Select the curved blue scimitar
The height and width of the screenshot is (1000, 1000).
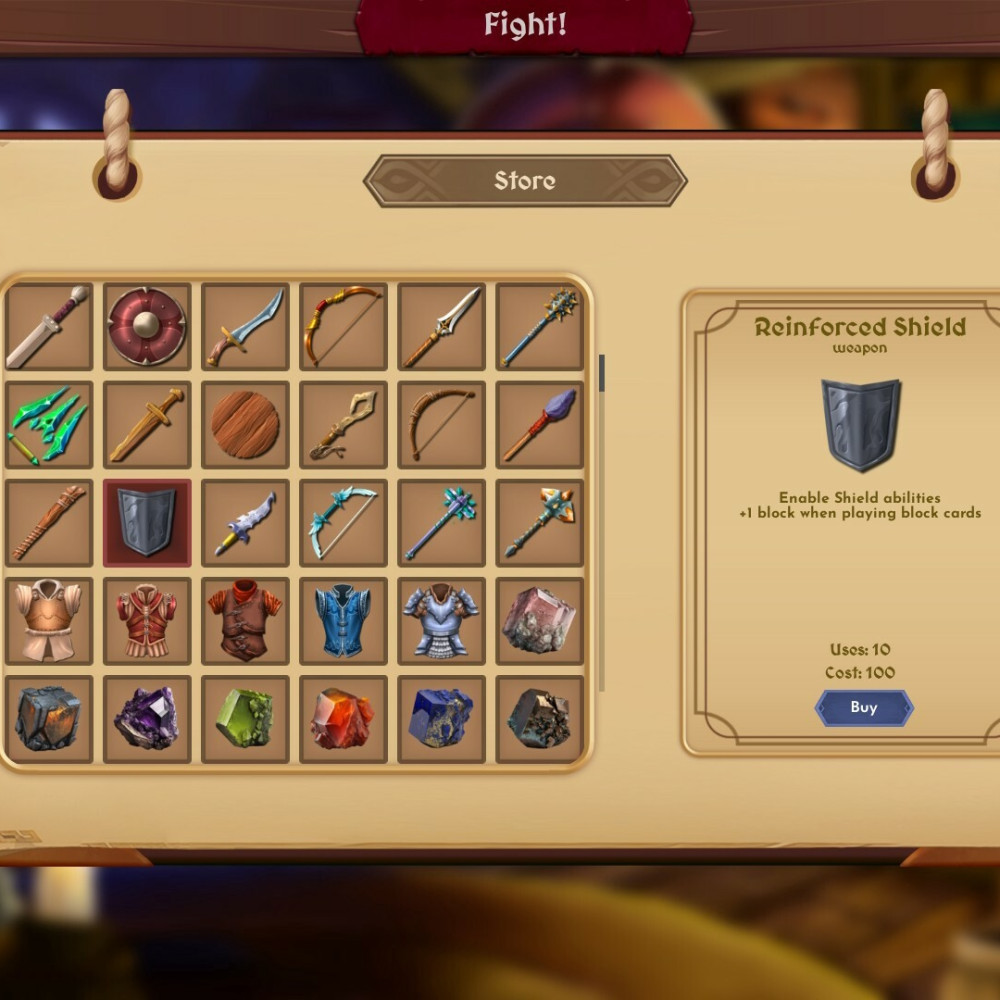pyautogui.click(x=245, y=326)
